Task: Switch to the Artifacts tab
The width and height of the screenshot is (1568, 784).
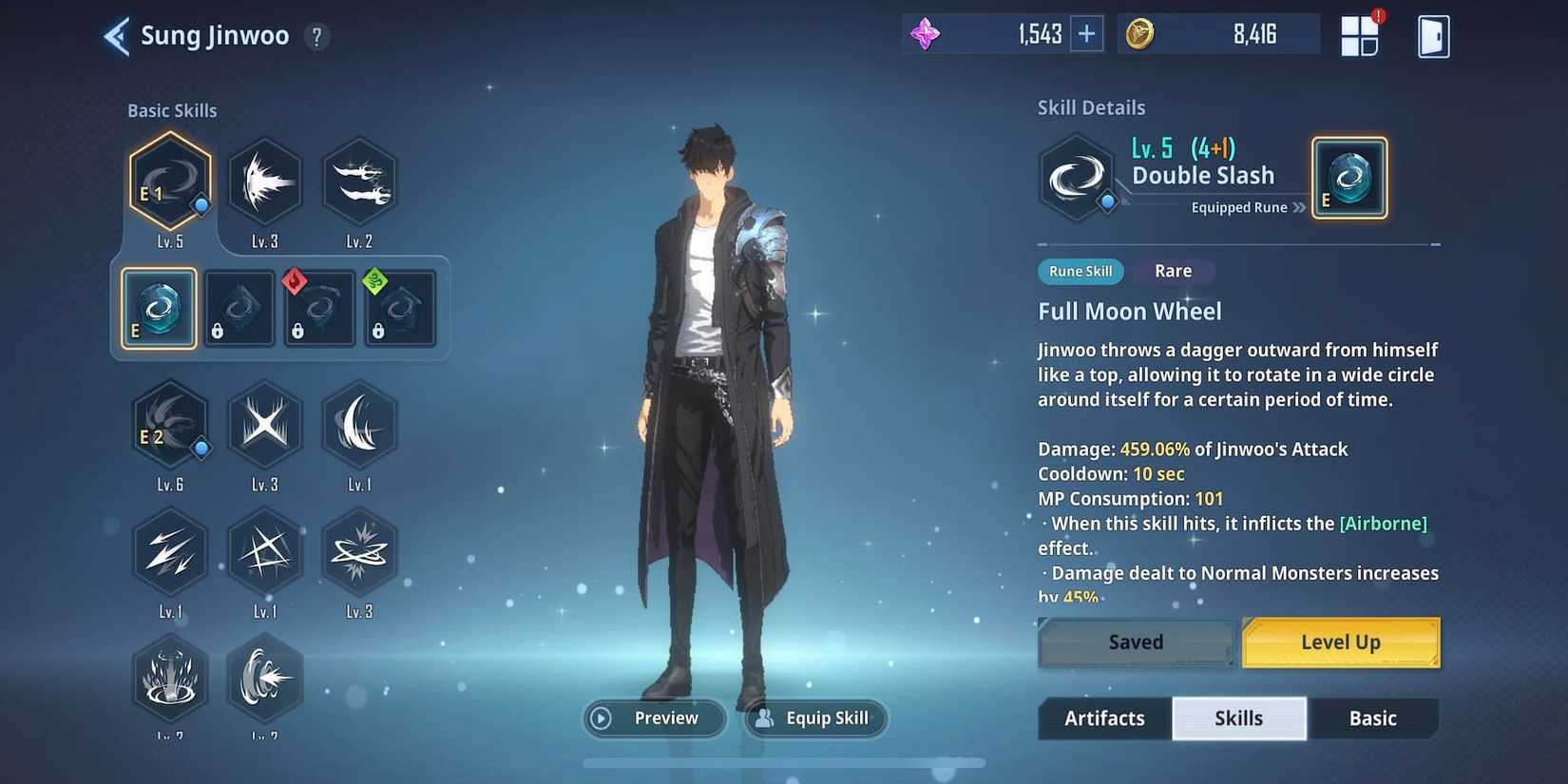Action: pyautogui.click(x=1103, y=718)
